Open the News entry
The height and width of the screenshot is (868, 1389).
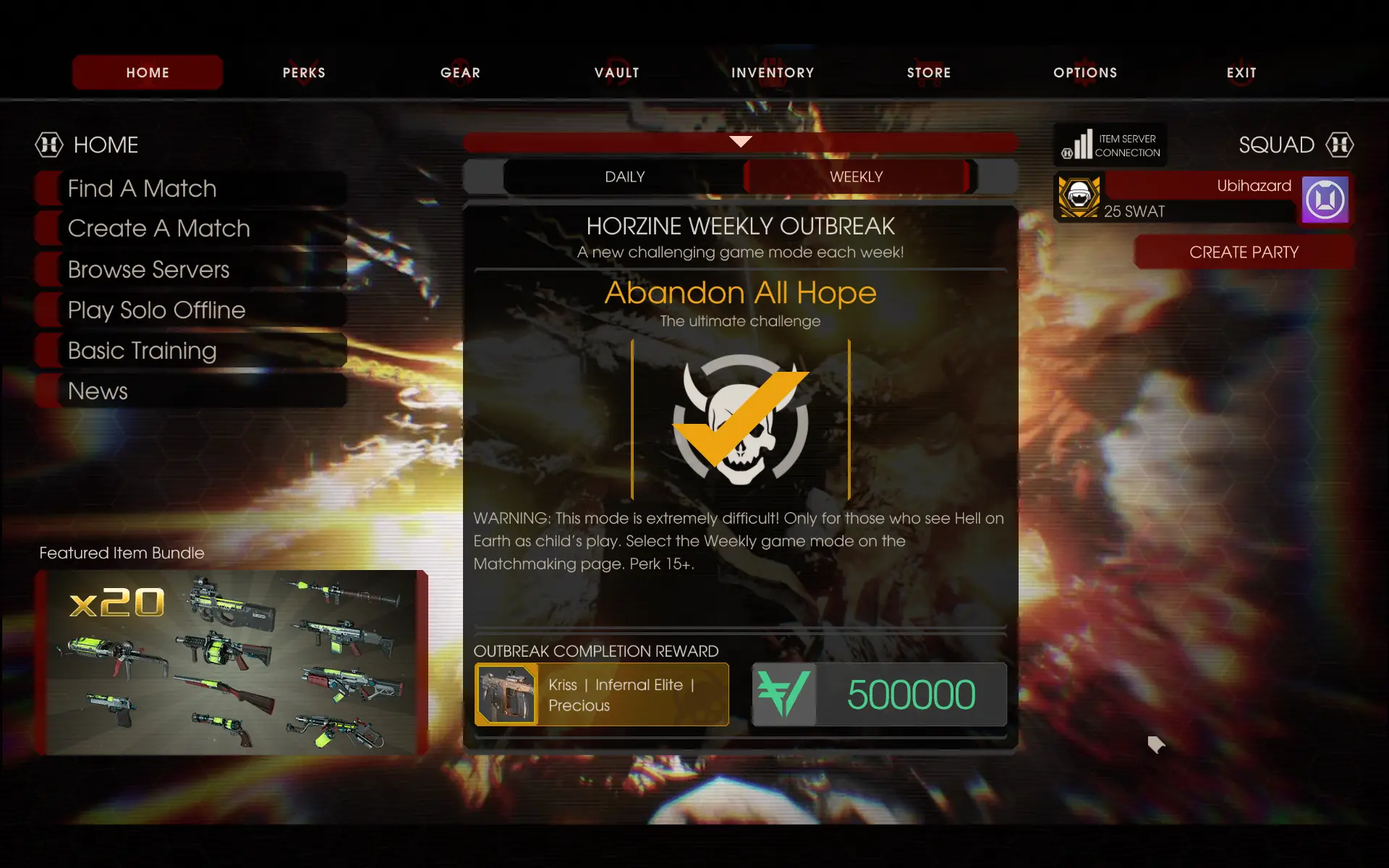[98, 391]
